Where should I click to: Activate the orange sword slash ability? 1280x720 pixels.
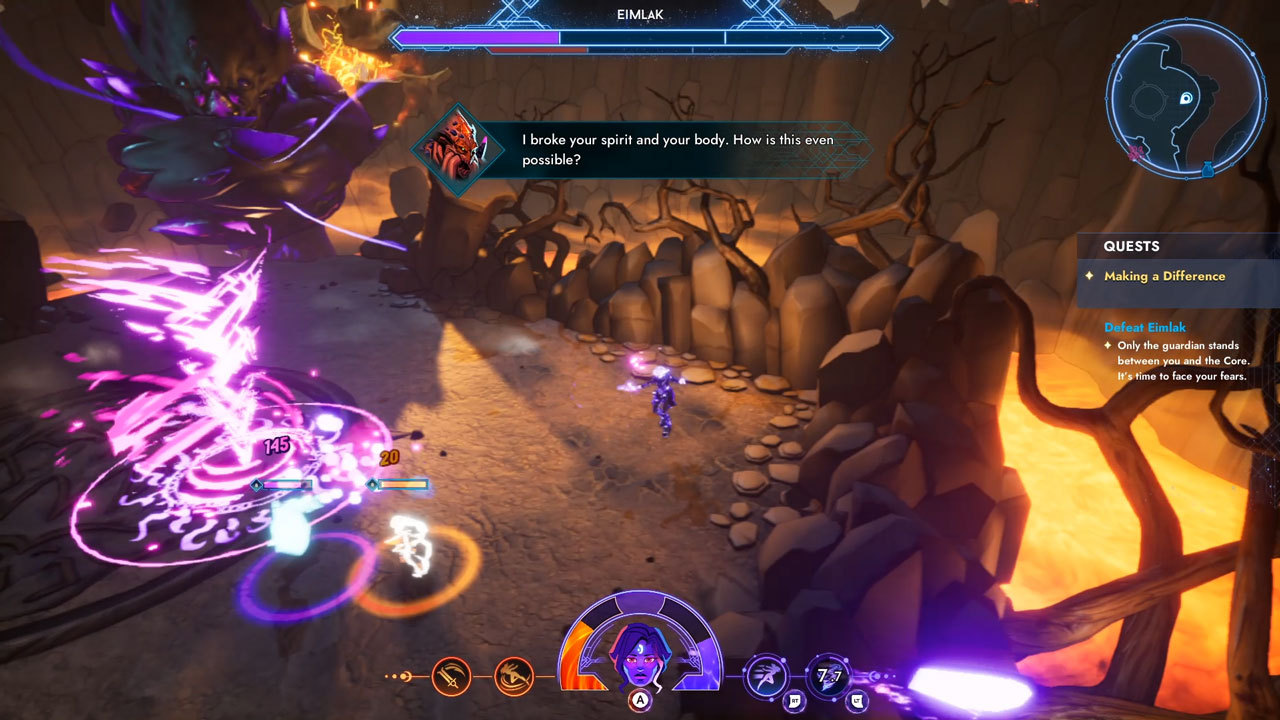[x=451, y=677]
